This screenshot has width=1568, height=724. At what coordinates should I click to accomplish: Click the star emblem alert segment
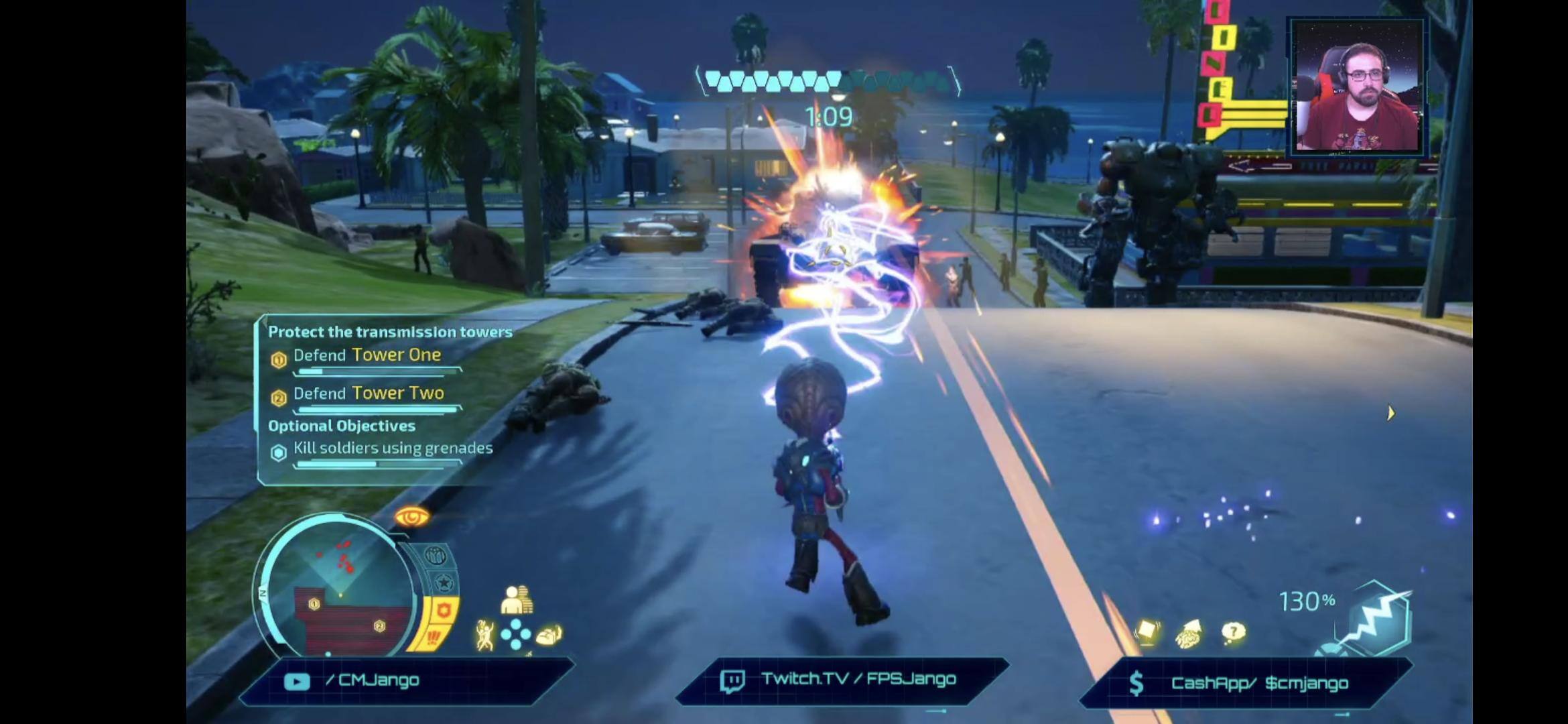point(444,583)
